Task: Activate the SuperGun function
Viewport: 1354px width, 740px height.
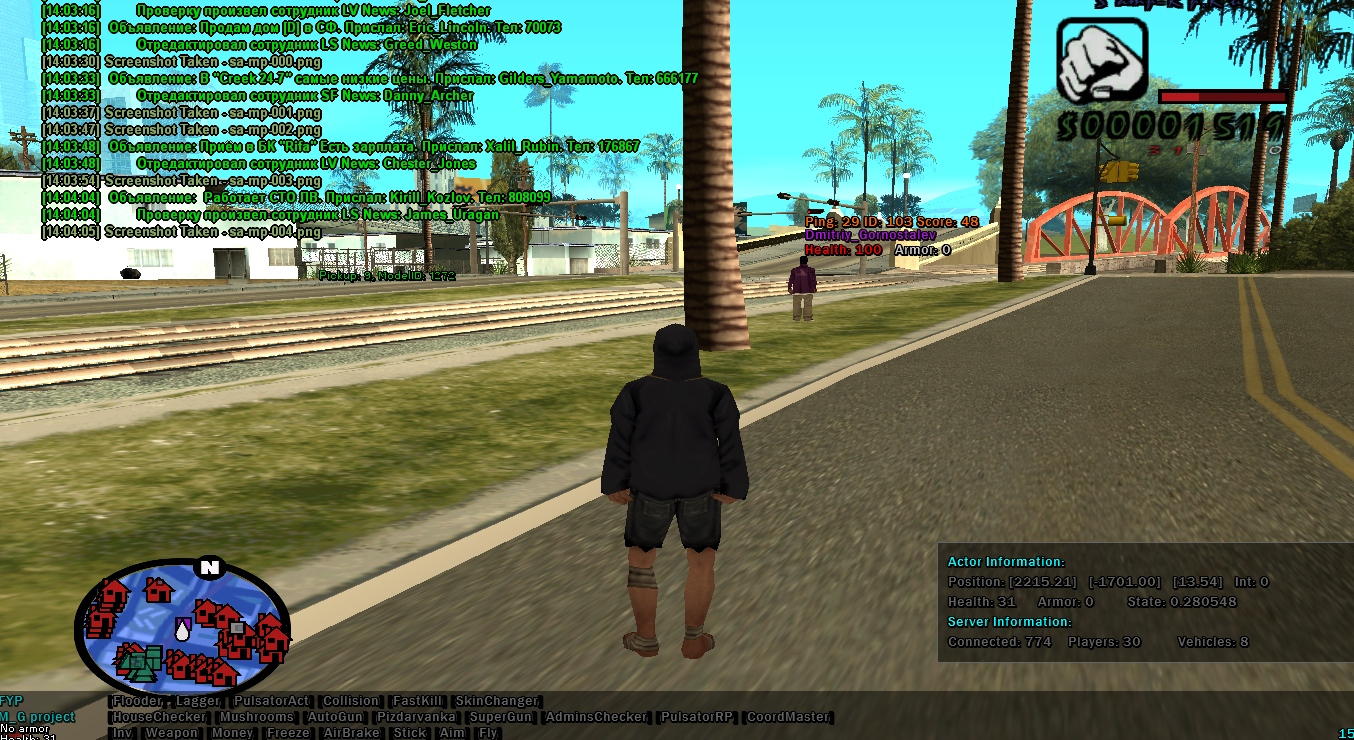Action: pyautogui.click(x=502, y=717)
